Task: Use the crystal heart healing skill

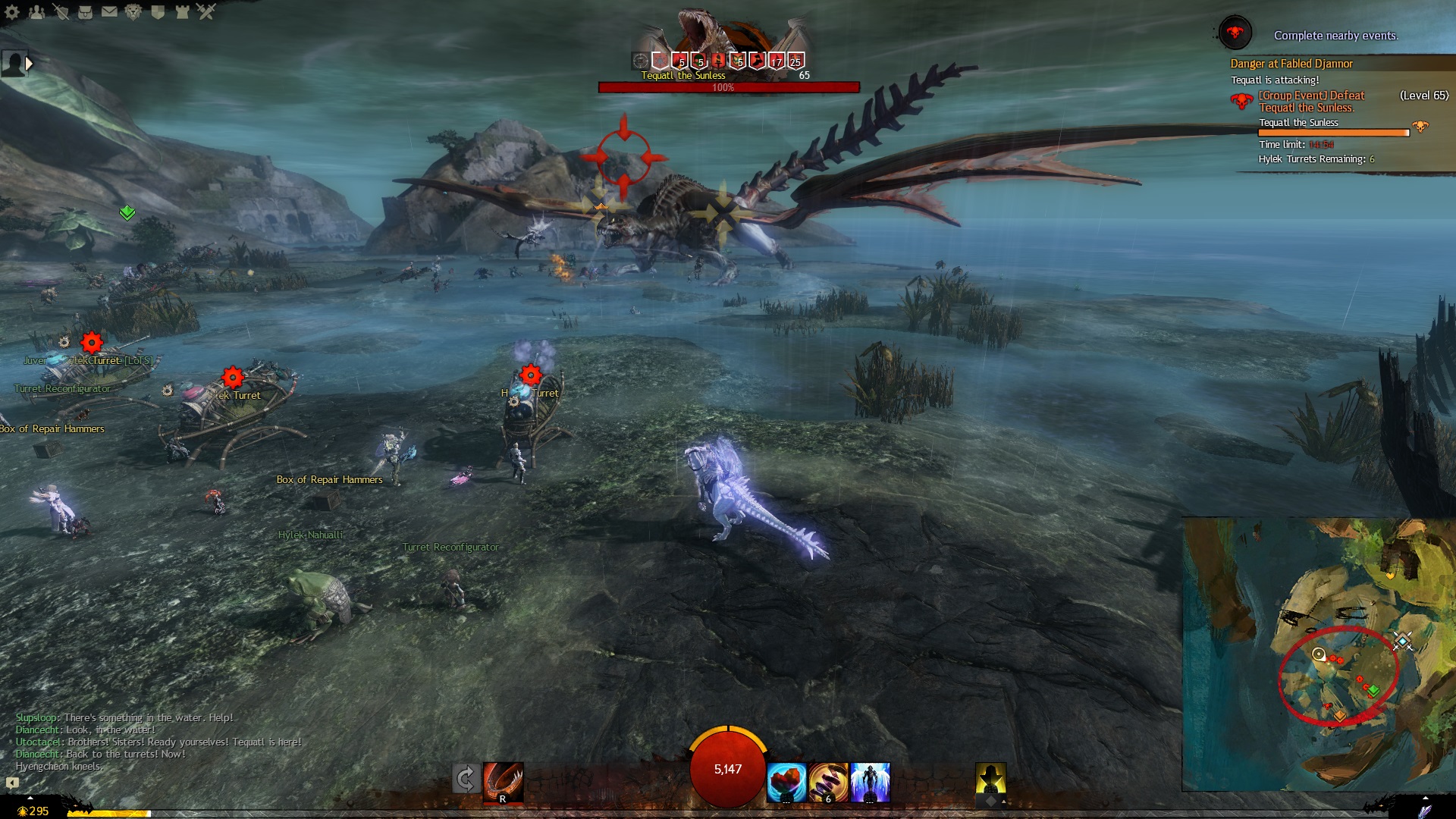Action: pos(786,782)
